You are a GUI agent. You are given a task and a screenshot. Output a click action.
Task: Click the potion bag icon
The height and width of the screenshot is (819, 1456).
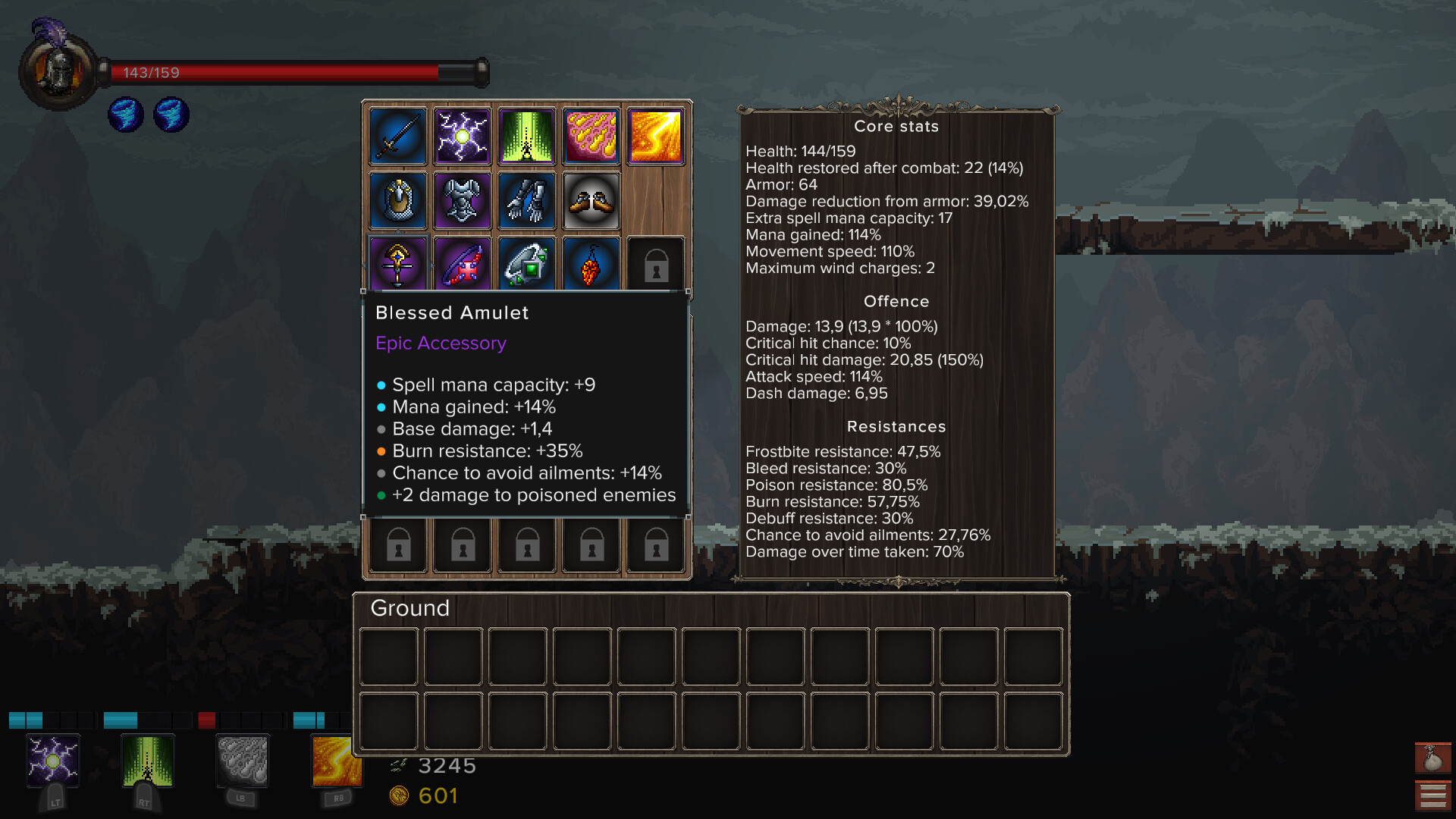coord(1432,758)
